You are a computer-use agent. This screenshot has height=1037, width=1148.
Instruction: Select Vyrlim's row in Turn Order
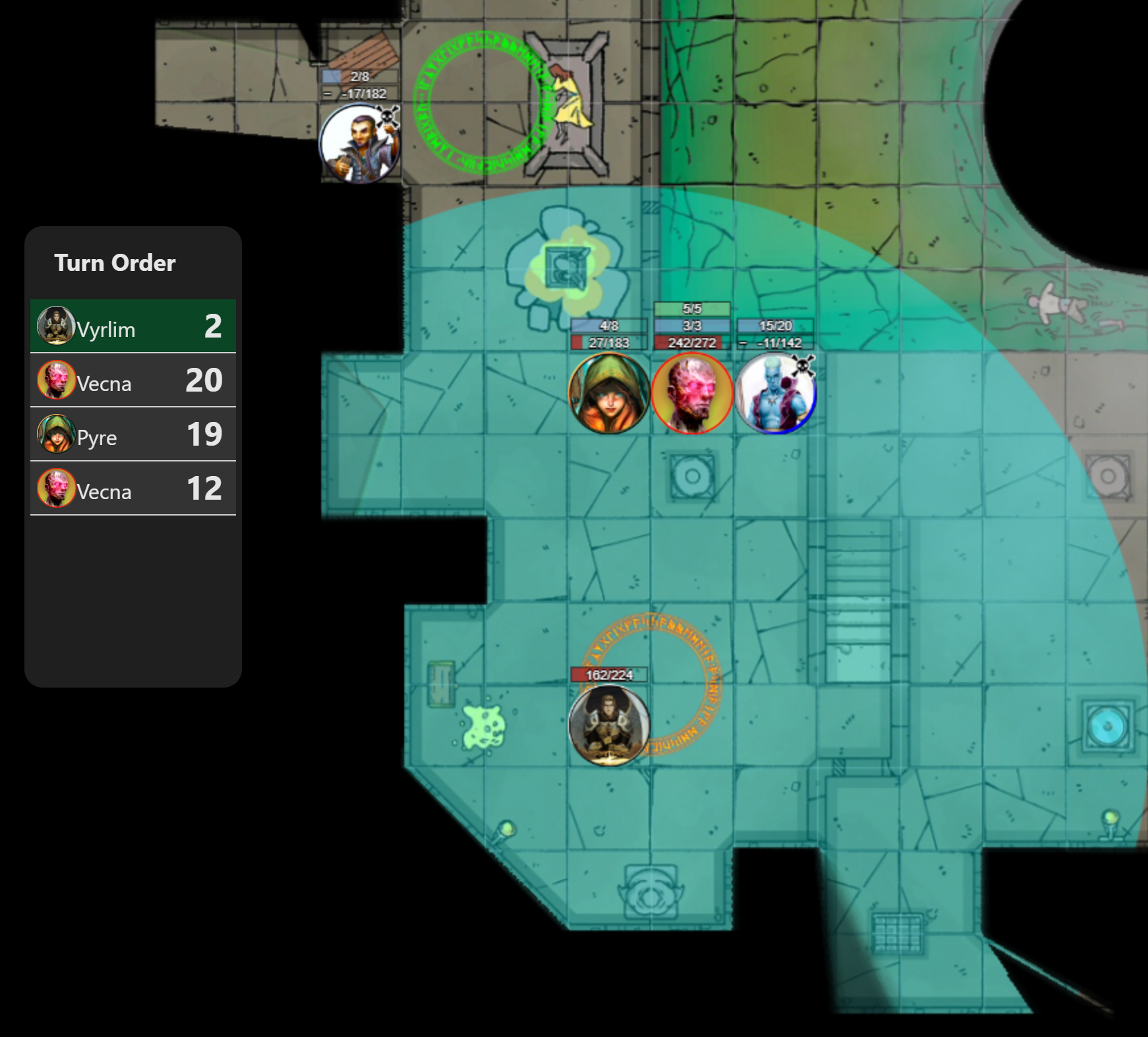click(133, 326)
